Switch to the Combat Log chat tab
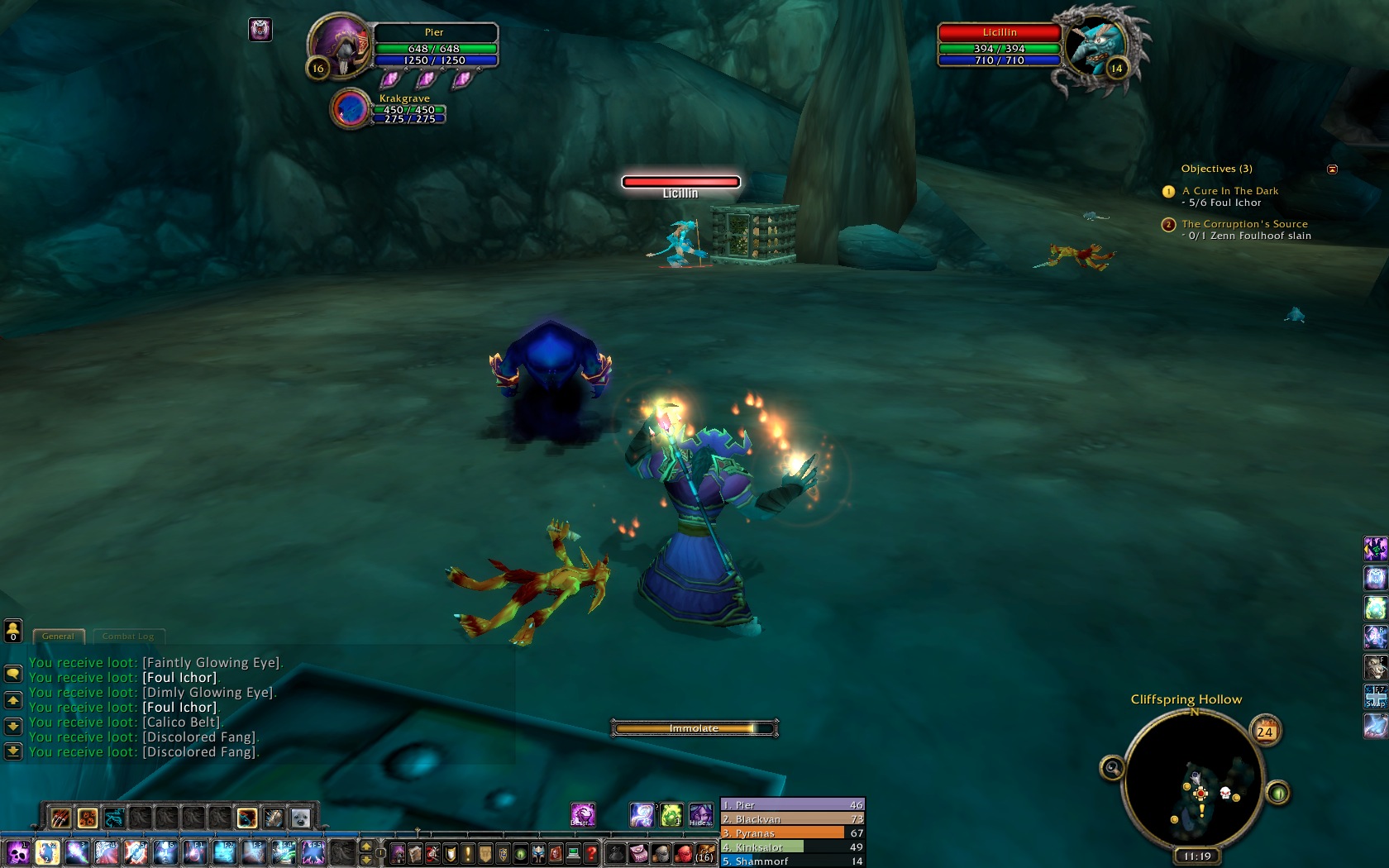This screenshot has width=1389, height=868. tap(128, 637)
